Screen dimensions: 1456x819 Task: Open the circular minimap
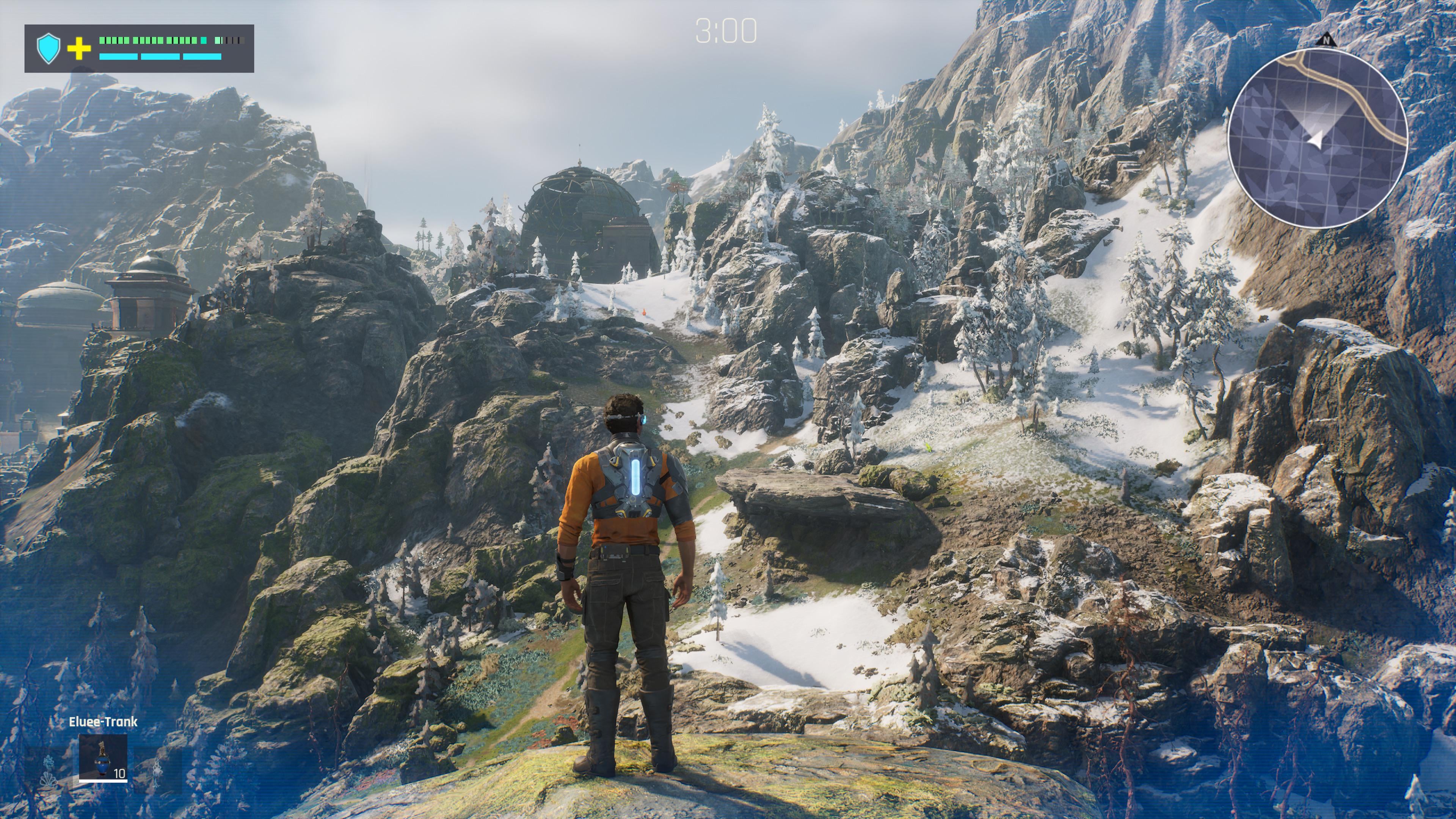coord(1317,138)
